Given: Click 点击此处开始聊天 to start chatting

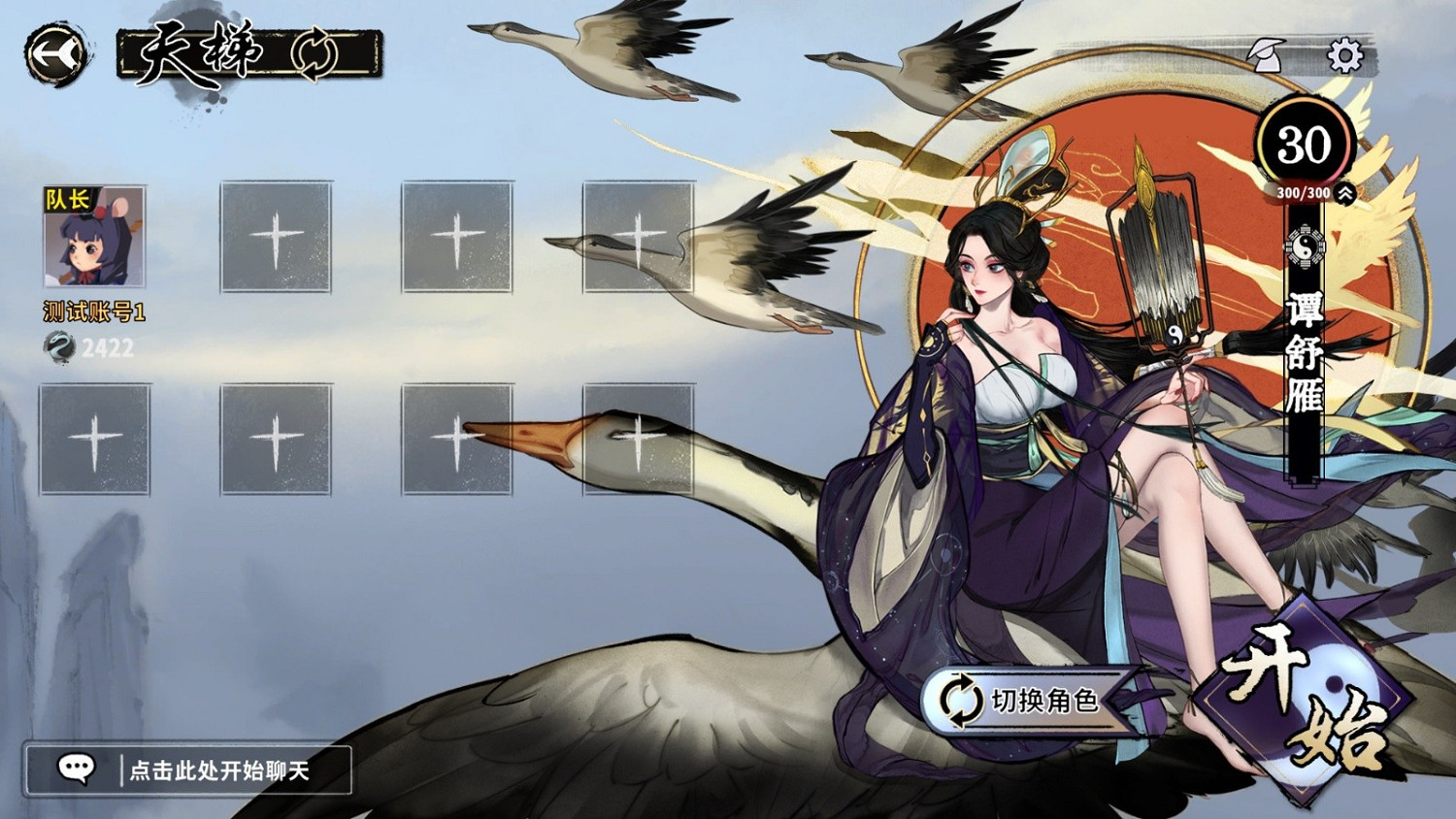Looking at the screenshot, I should click(x=218, y=770).
